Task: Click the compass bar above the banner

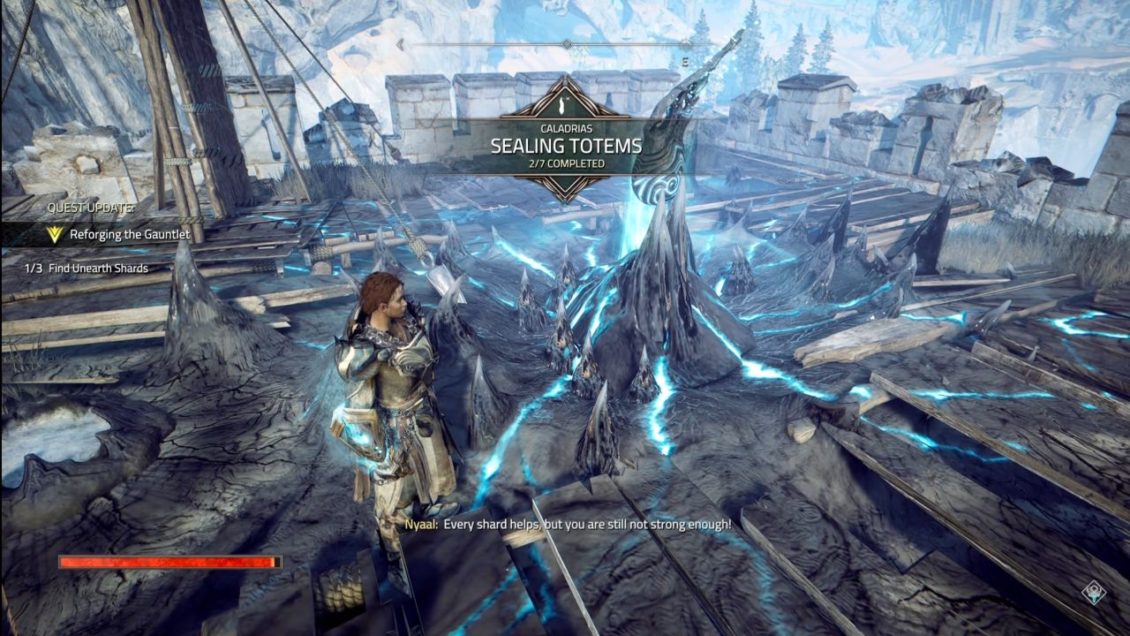Action: (x=566, y=45)
